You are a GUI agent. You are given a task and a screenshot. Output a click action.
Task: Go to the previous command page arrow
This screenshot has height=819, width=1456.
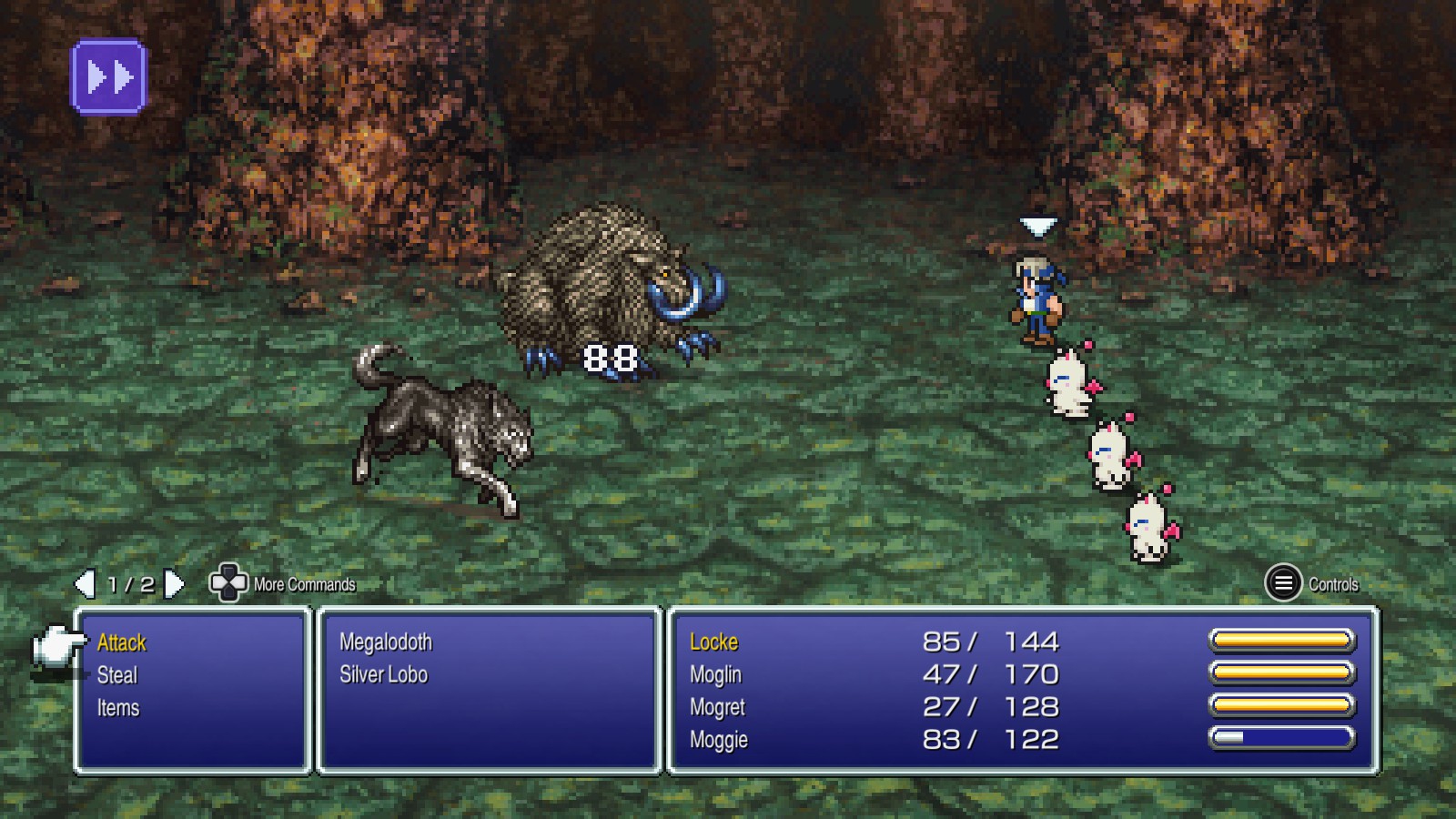point(85,584)
